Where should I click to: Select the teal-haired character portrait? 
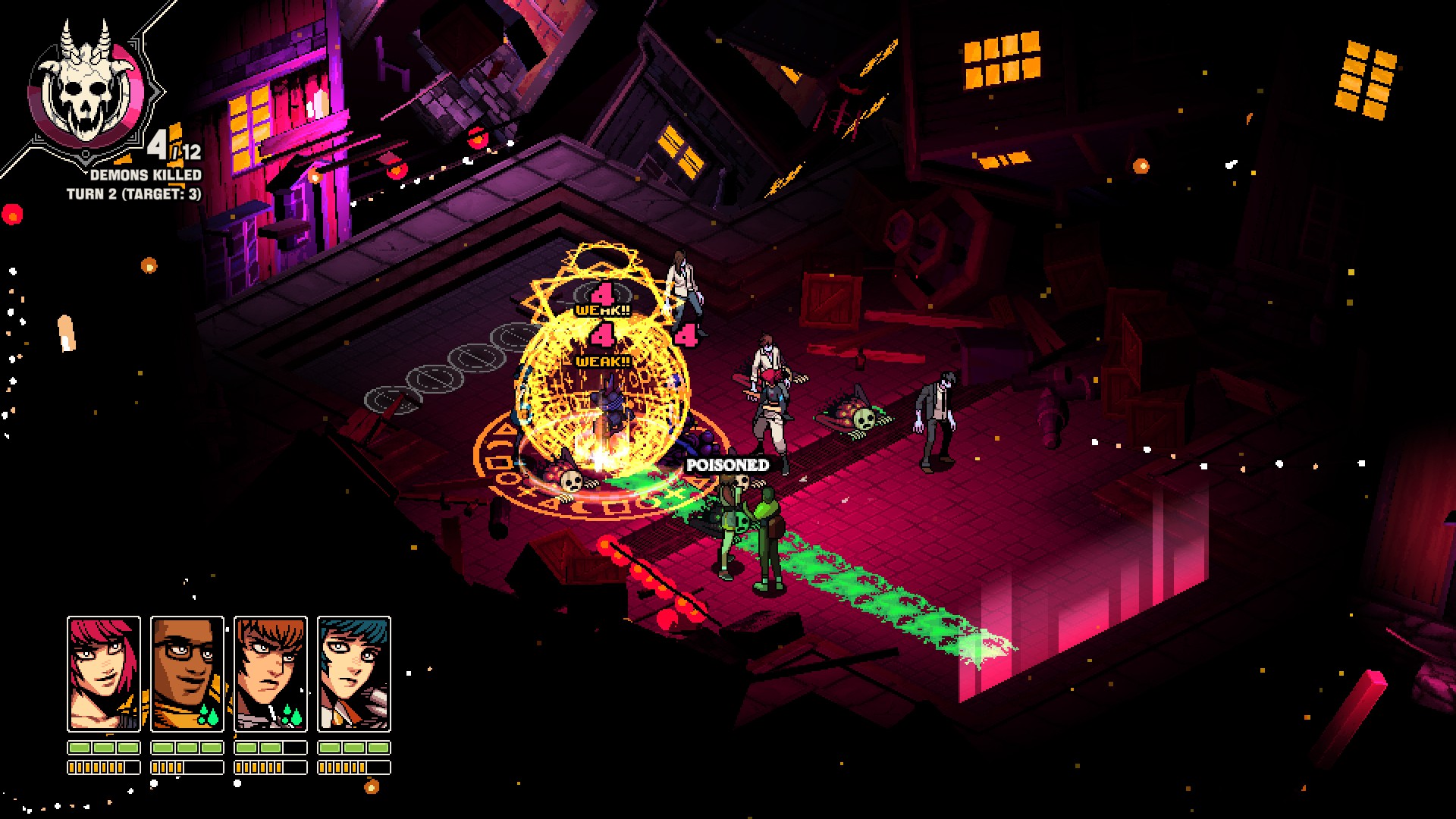tap(354, 673)
